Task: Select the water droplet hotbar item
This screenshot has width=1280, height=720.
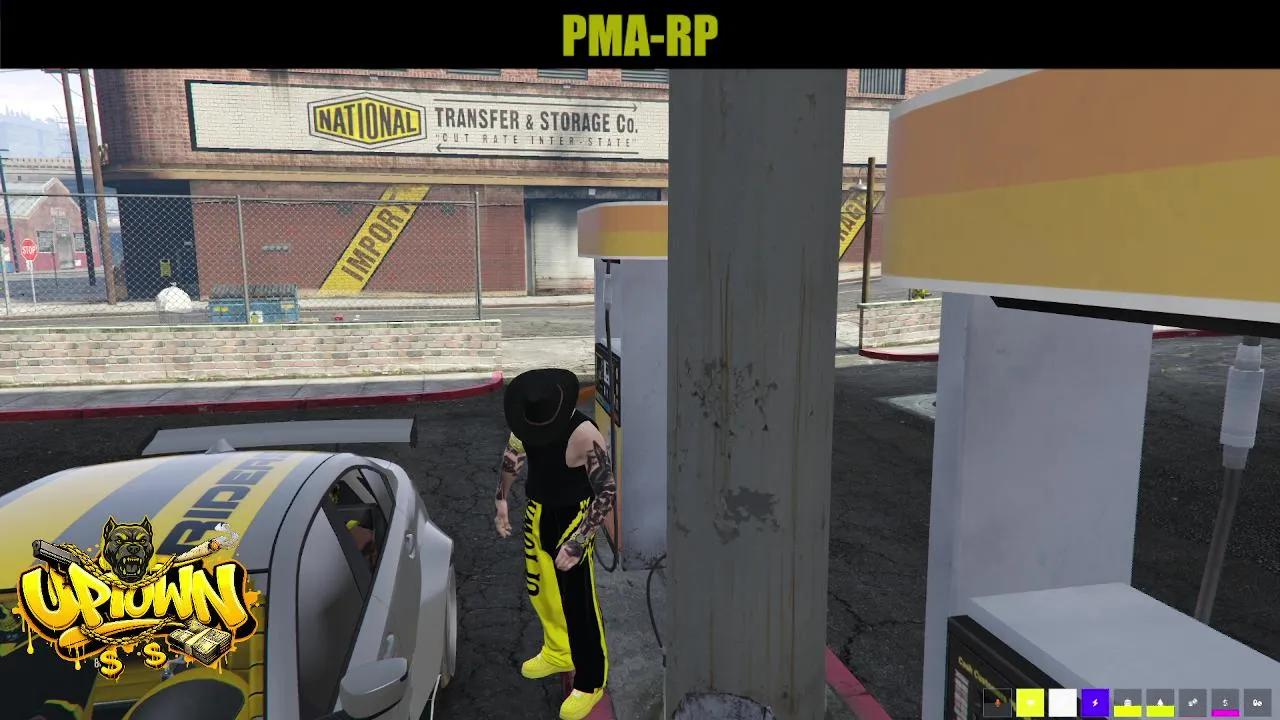Action: 1160,702
